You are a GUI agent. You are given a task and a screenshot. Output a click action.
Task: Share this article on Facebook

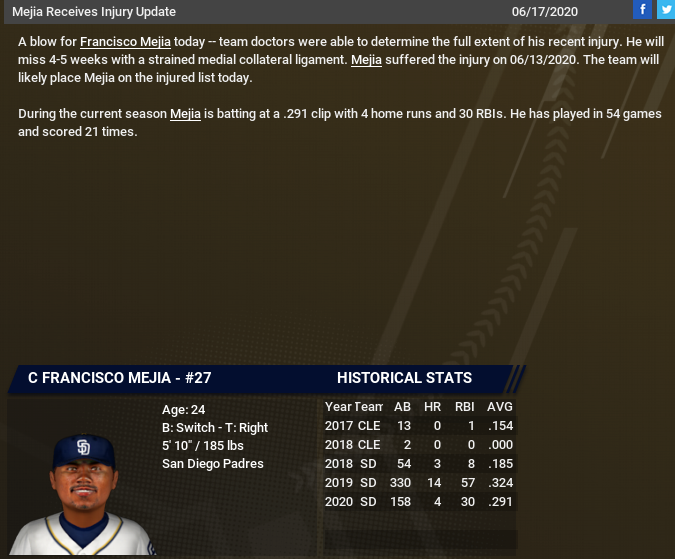(642, 10)
